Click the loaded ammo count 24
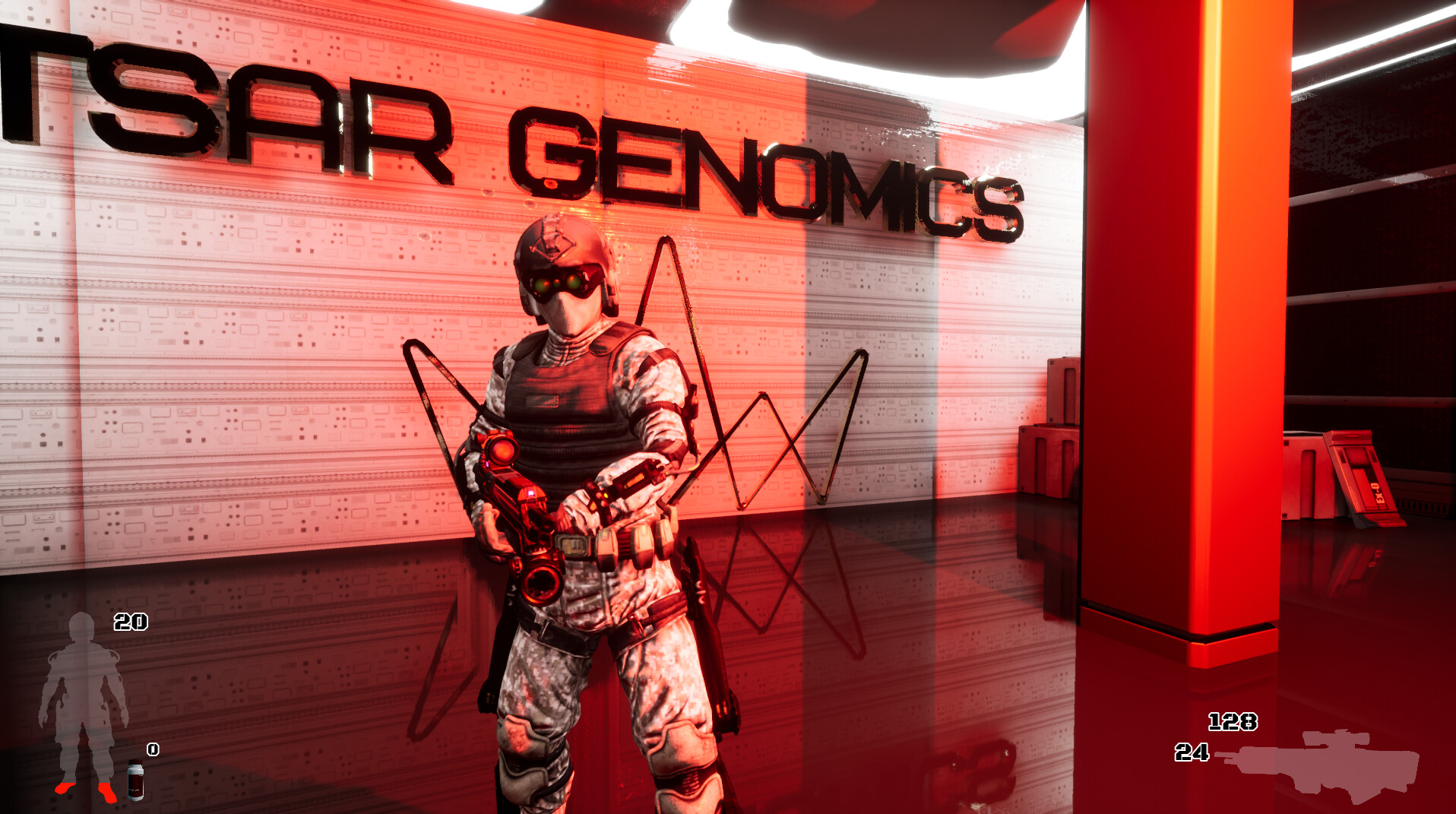 (1192, 752)
